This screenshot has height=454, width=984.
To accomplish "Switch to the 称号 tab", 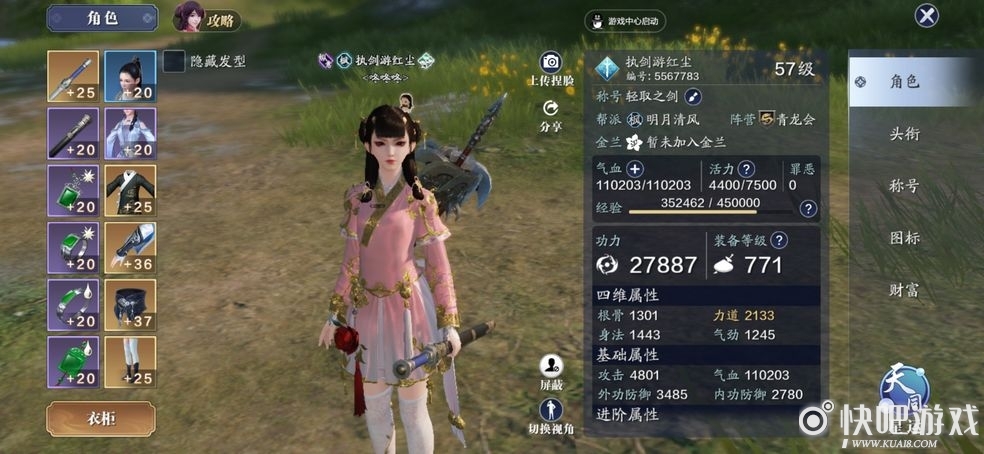I will pyautogui.click(x=904, y=186).
